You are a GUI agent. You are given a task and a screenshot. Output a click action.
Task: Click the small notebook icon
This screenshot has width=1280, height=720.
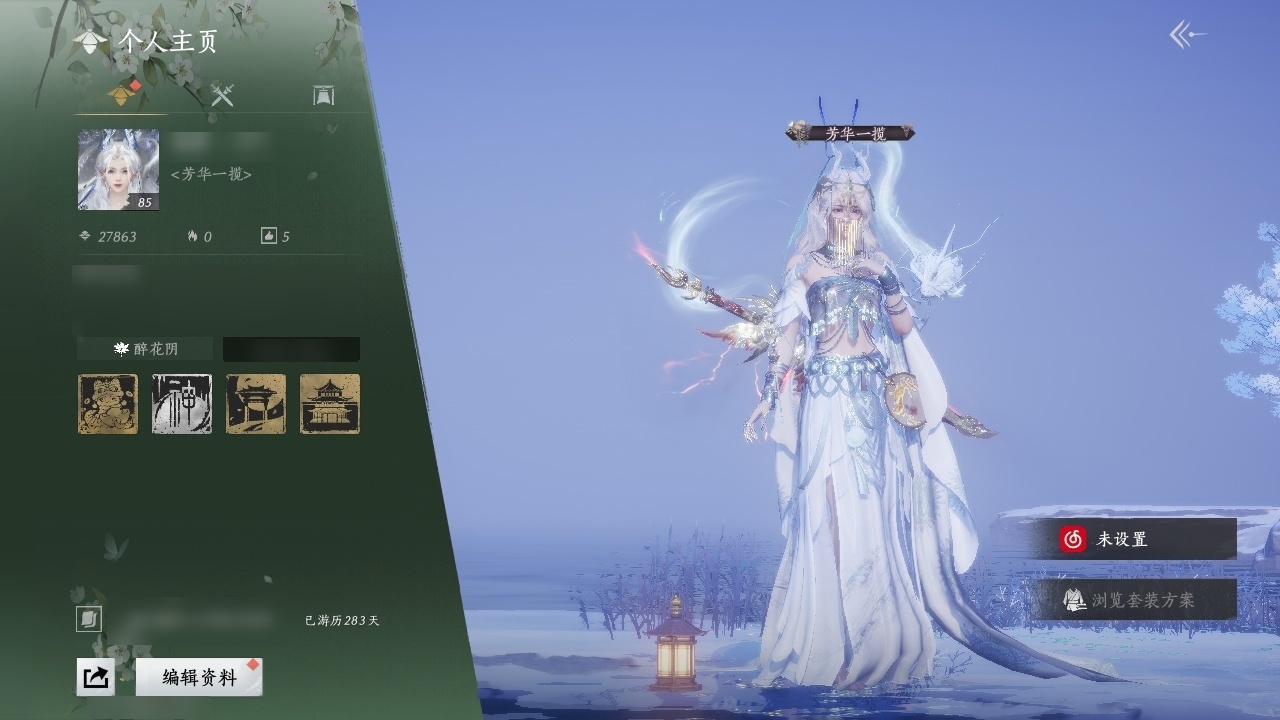(x=88, y=620)
